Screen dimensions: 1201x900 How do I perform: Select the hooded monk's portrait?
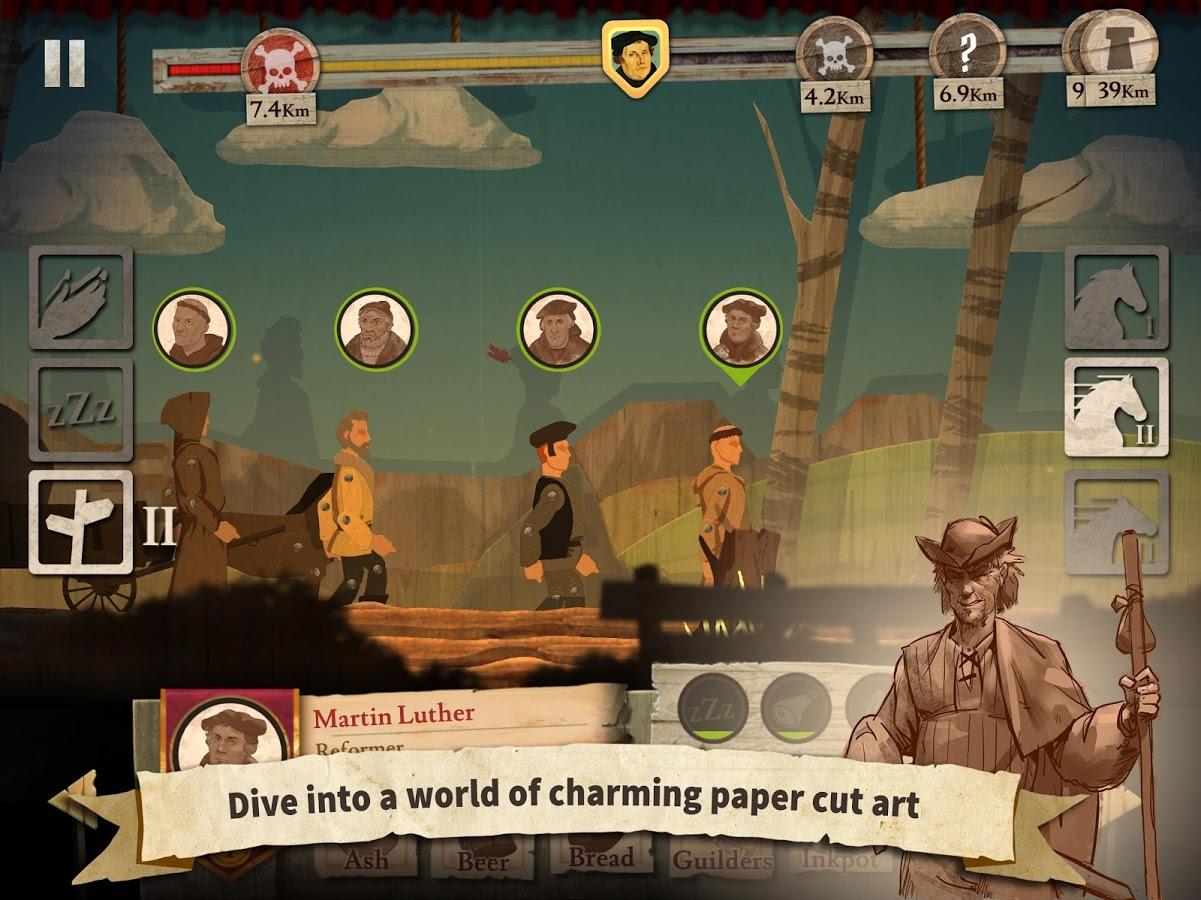(x=194, y=330)
